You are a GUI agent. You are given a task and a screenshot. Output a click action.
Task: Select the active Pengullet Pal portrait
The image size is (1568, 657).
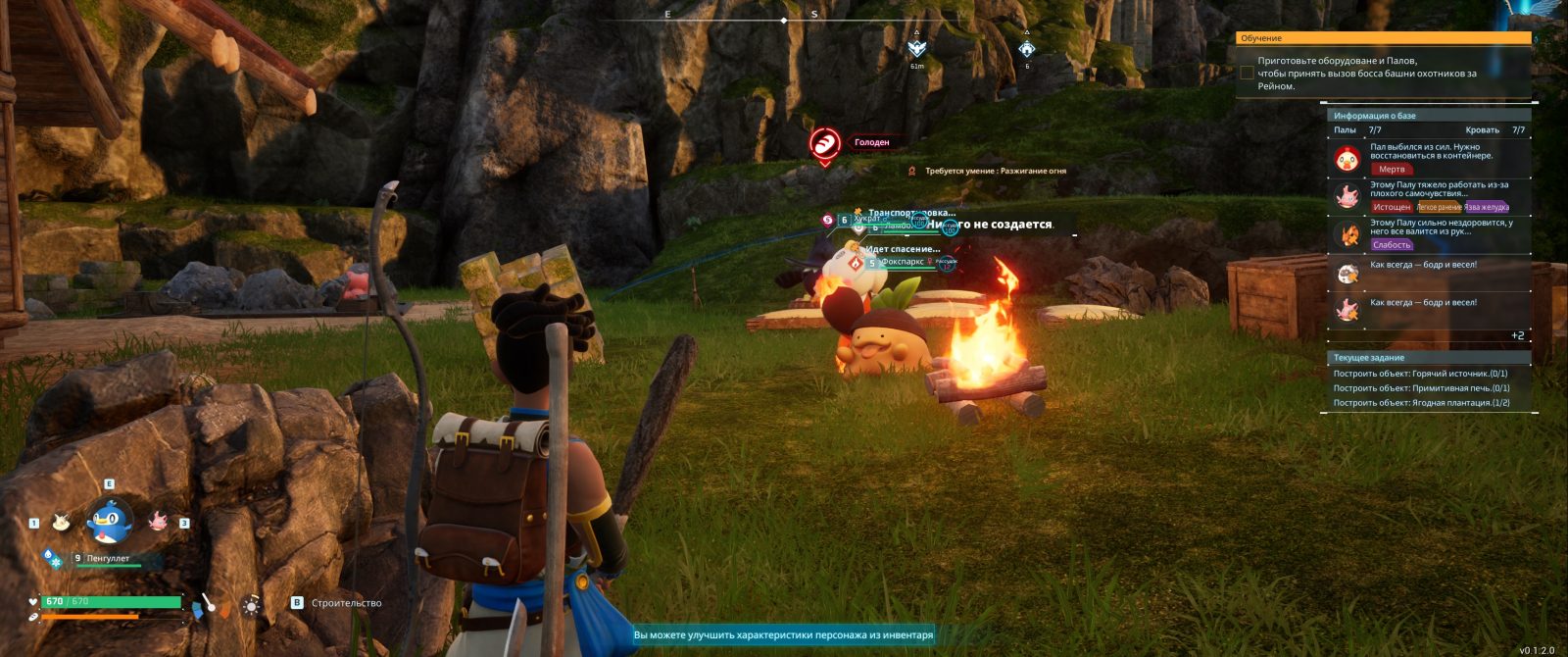click(x=109, y=521)
